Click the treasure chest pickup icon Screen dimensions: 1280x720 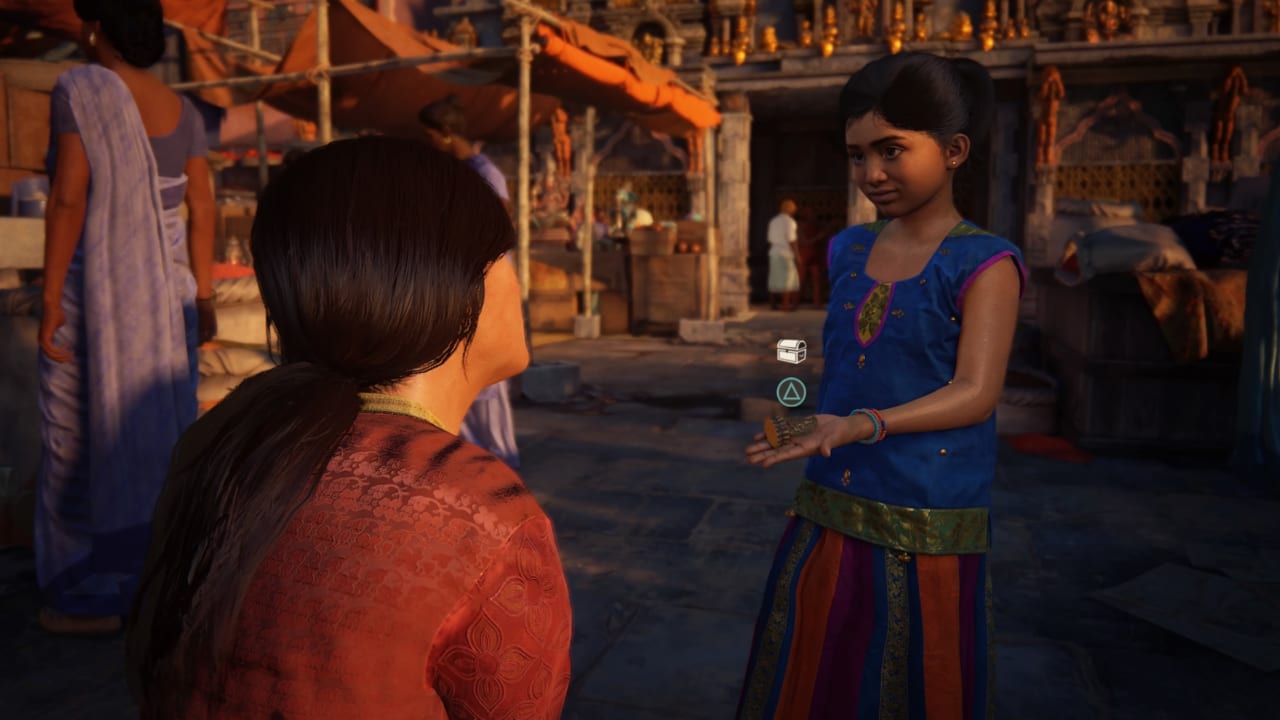791,351
